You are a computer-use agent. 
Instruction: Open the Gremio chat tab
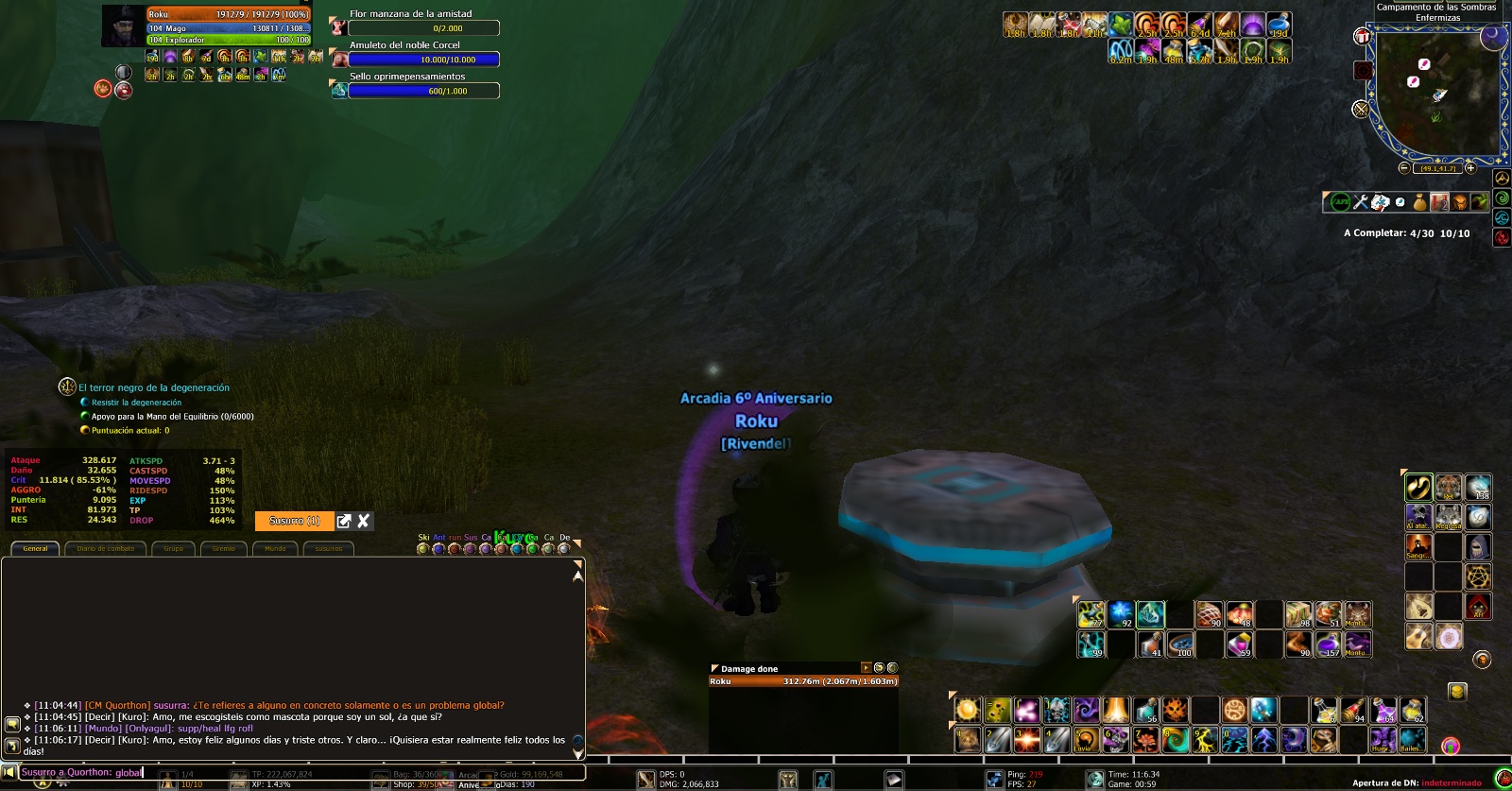(224, 548)
